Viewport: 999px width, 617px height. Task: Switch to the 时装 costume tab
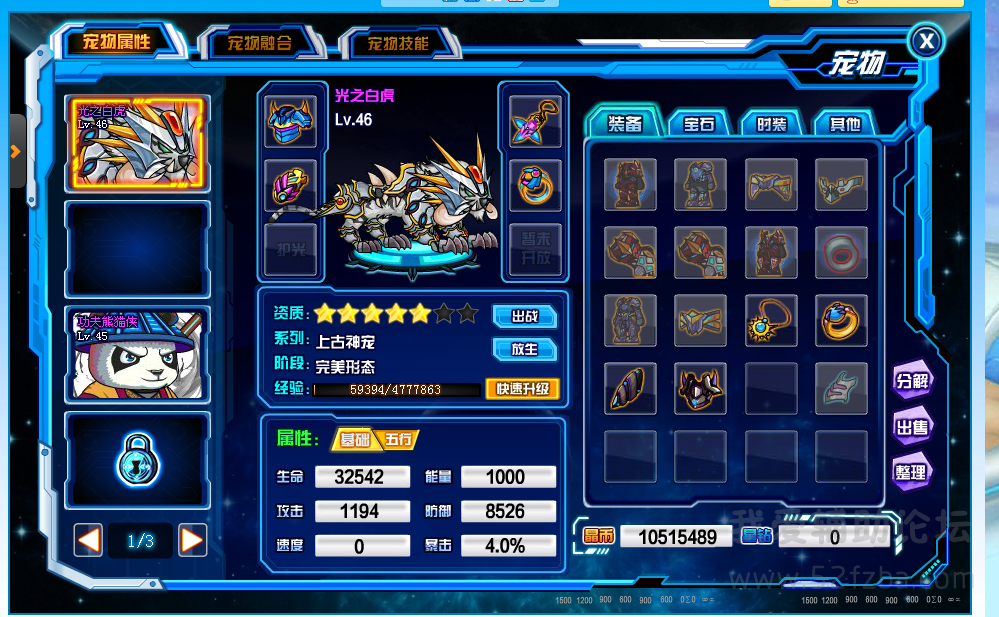771,124
